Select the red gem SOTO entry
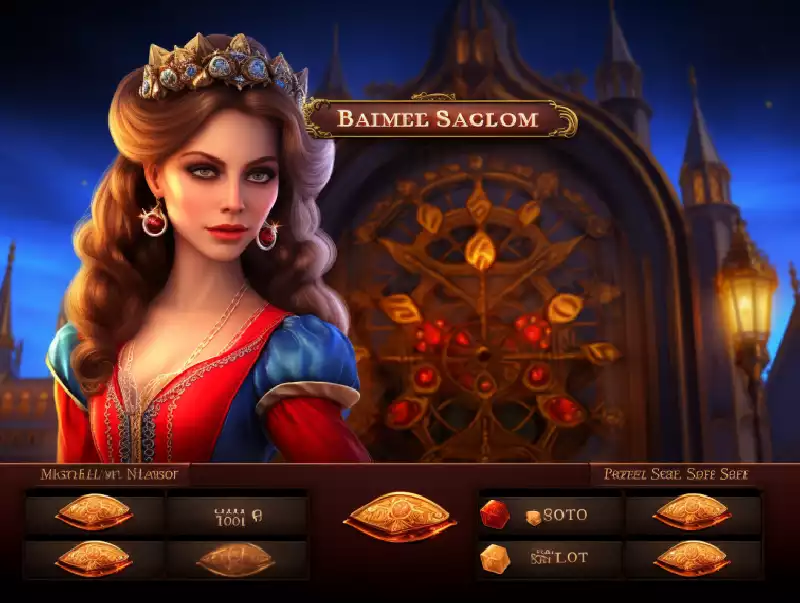The image size is (800, 603). coord(551,515)
